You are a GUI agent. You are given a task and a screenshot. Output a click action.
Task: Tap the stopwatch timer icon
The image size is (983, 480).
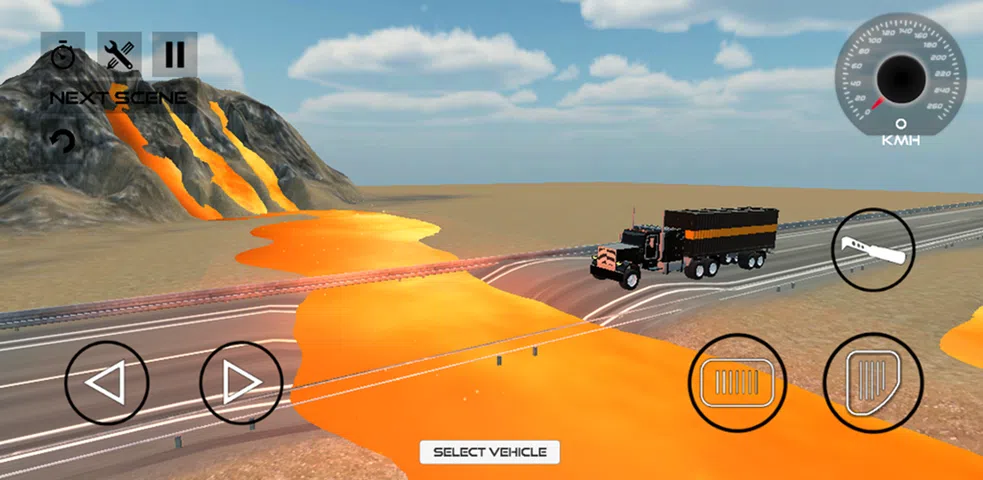(64, 54)
